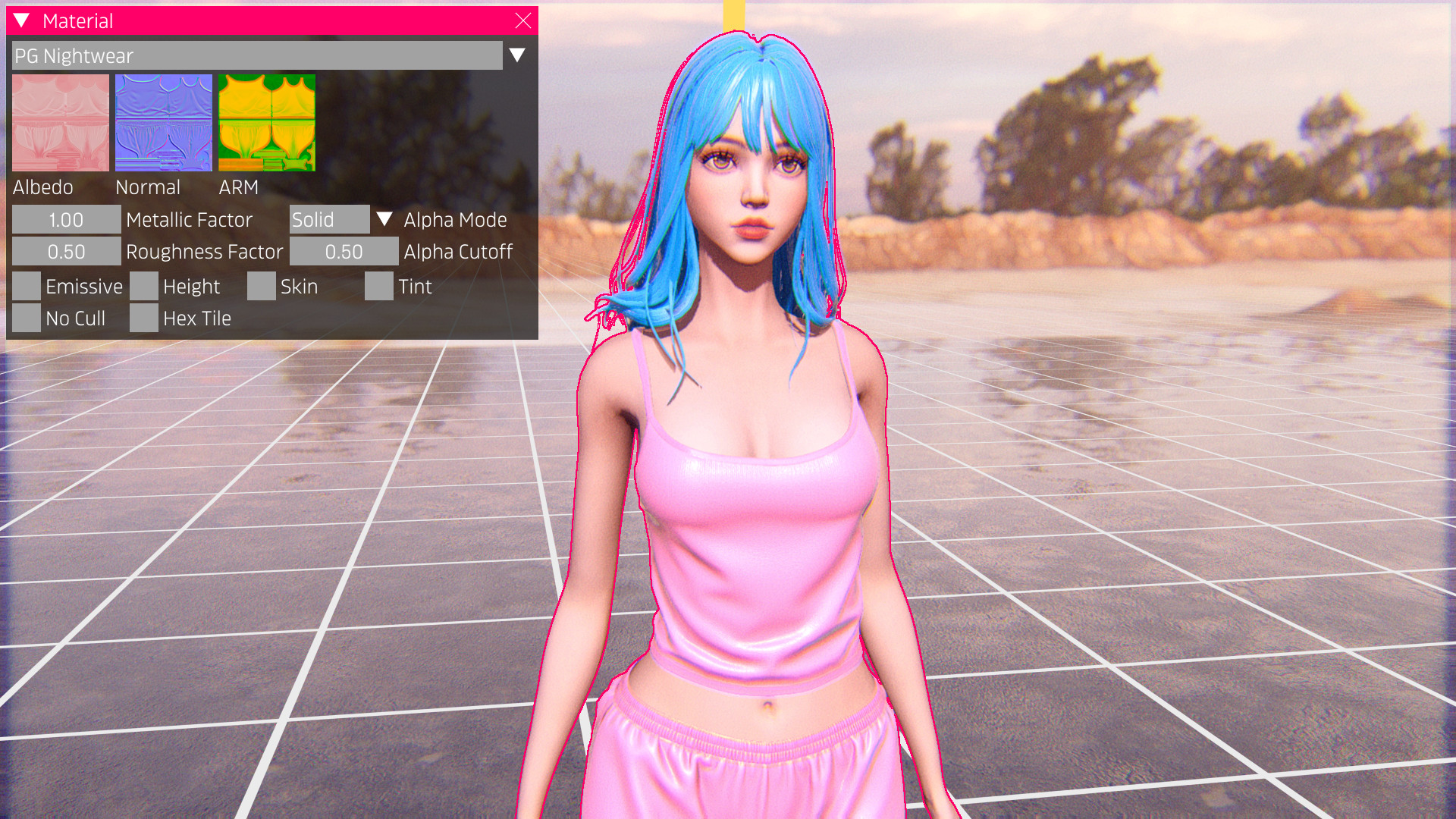
Task: Click the Metallic Factor value field
Action: tap(66, 220)
